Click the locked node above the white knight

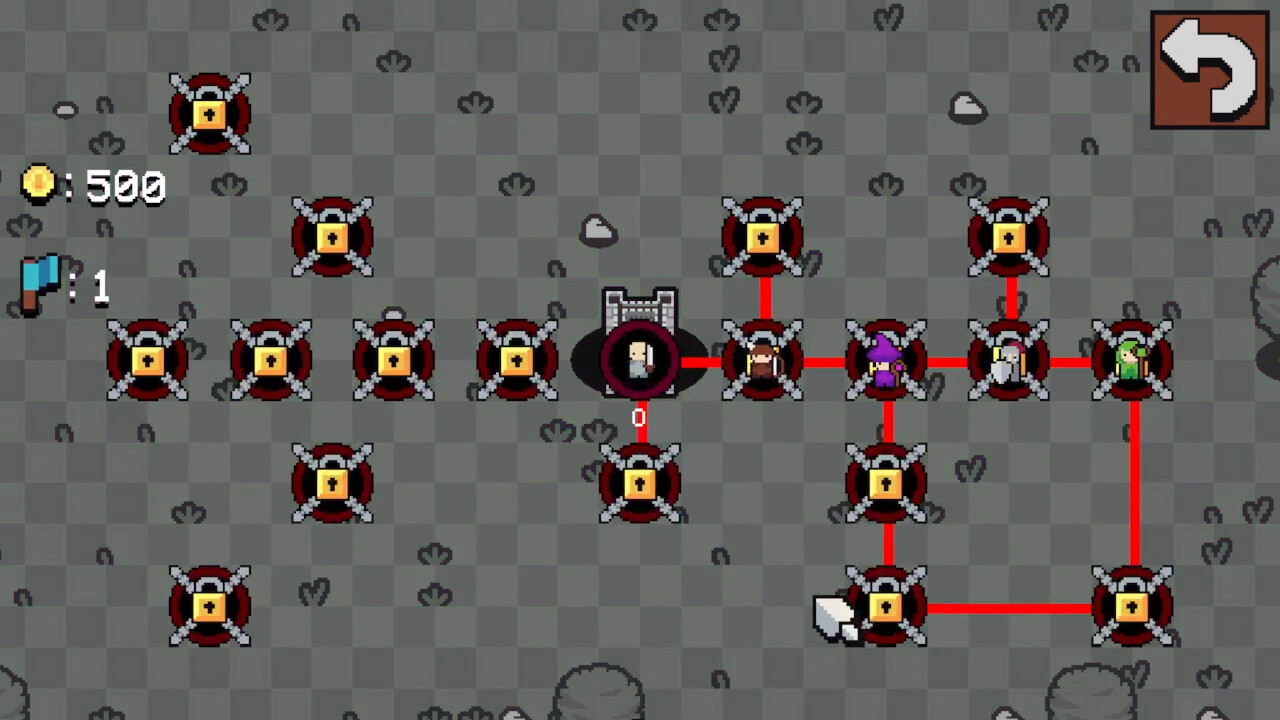[x=1009, y=236]
